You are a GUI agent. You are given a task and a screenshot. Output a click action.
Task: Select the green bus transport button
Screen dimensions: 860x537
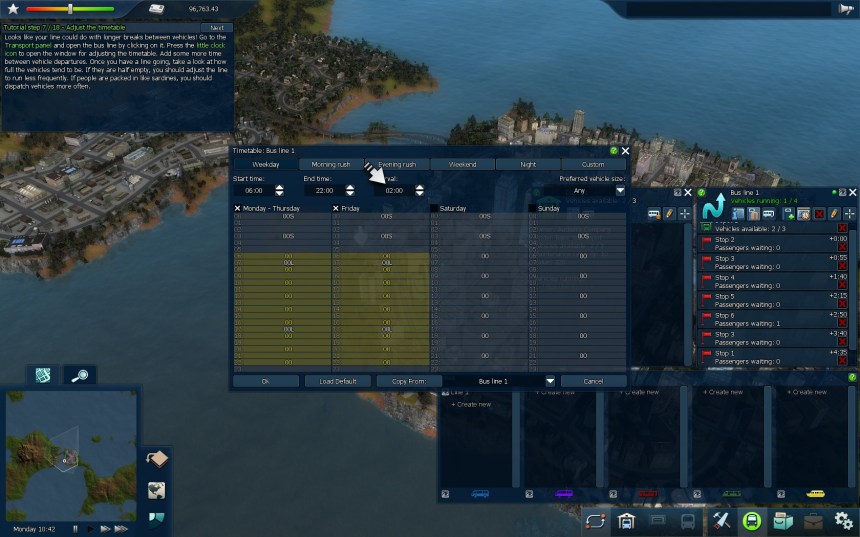tap(752, 520)
